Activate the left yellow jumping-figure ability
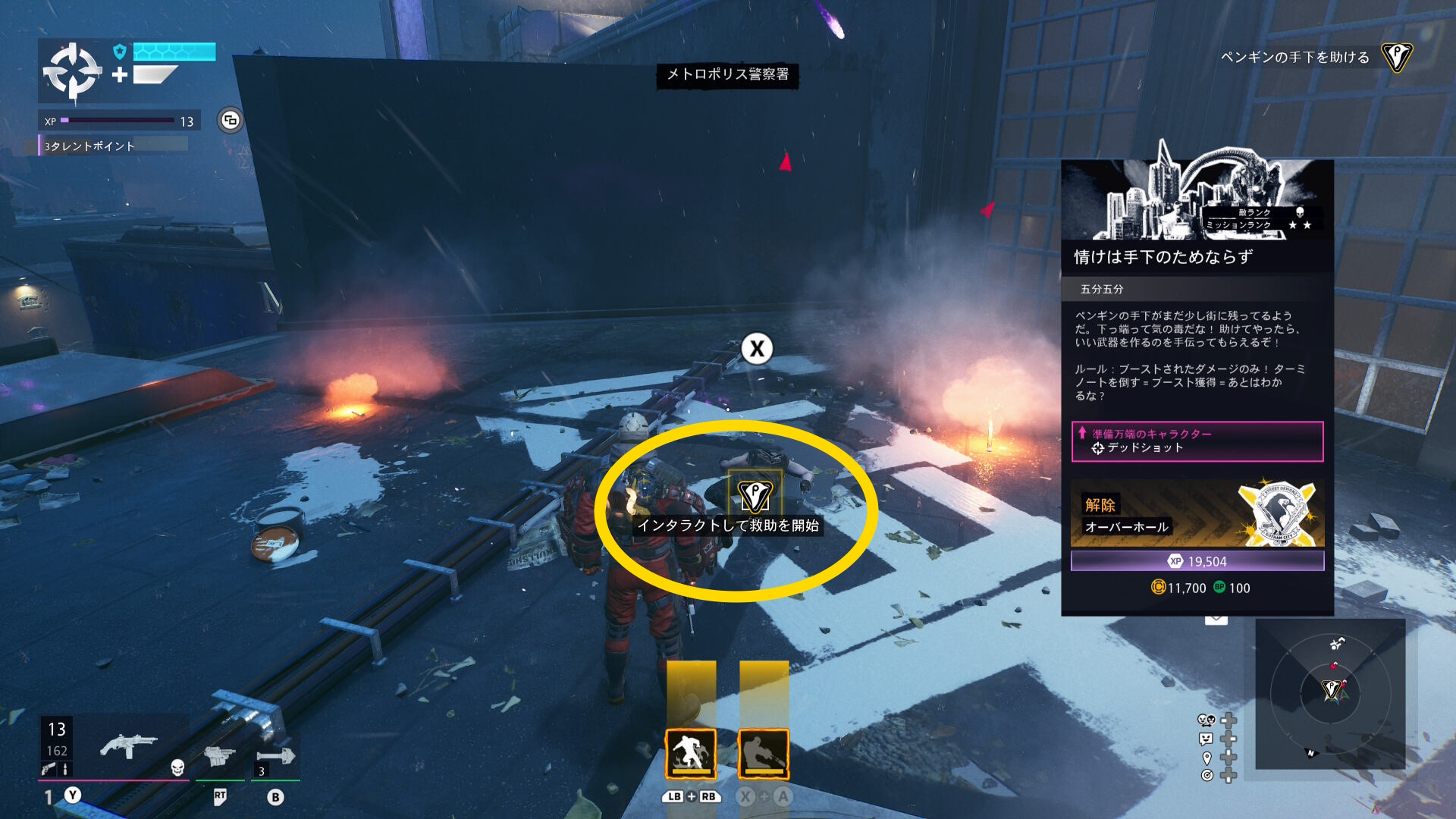Image resolution: width=1456 pixels, height=819 pixels. point(690,754)
